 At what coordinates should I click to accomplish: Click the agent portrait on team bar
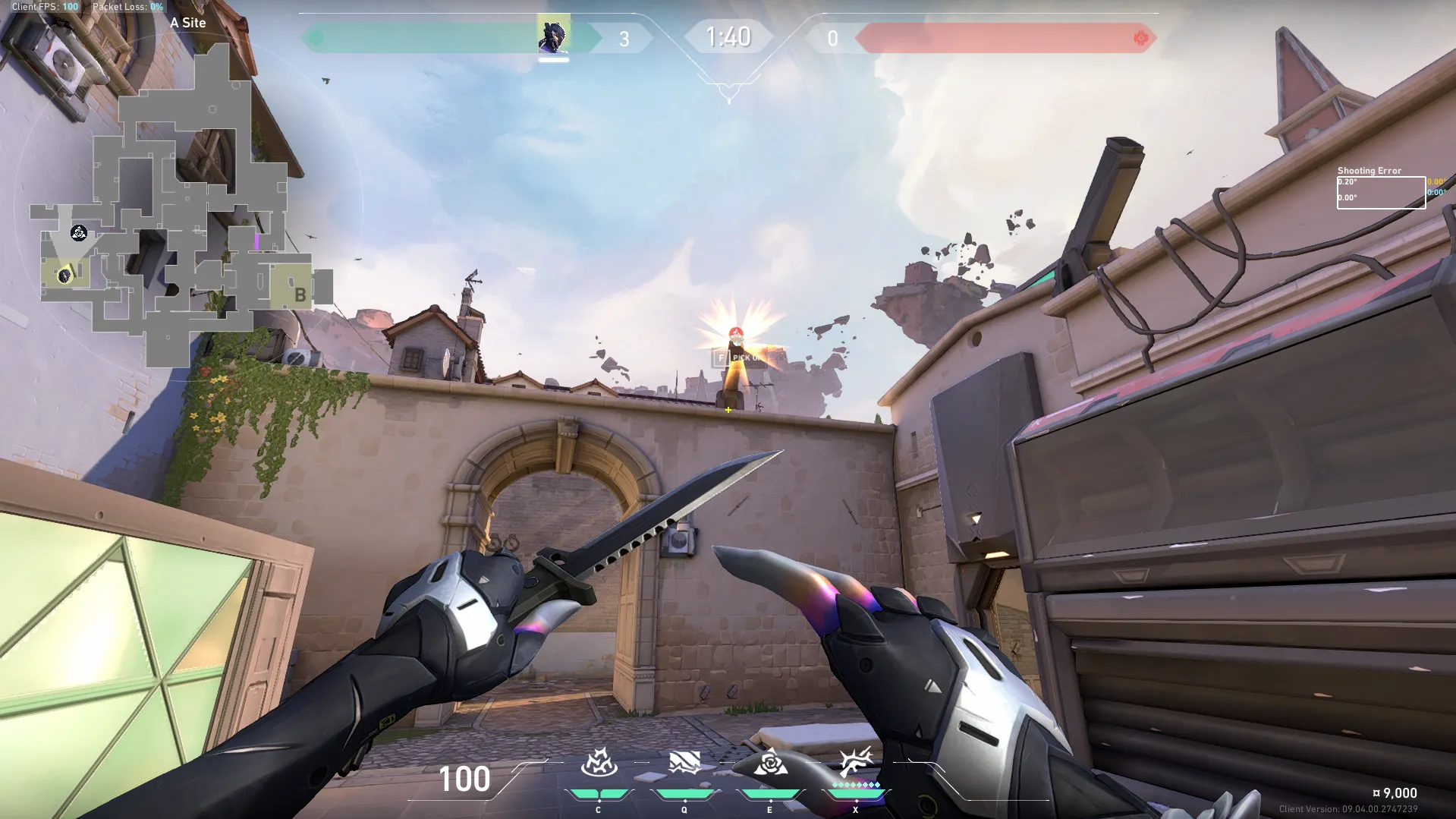coord(553,36)
